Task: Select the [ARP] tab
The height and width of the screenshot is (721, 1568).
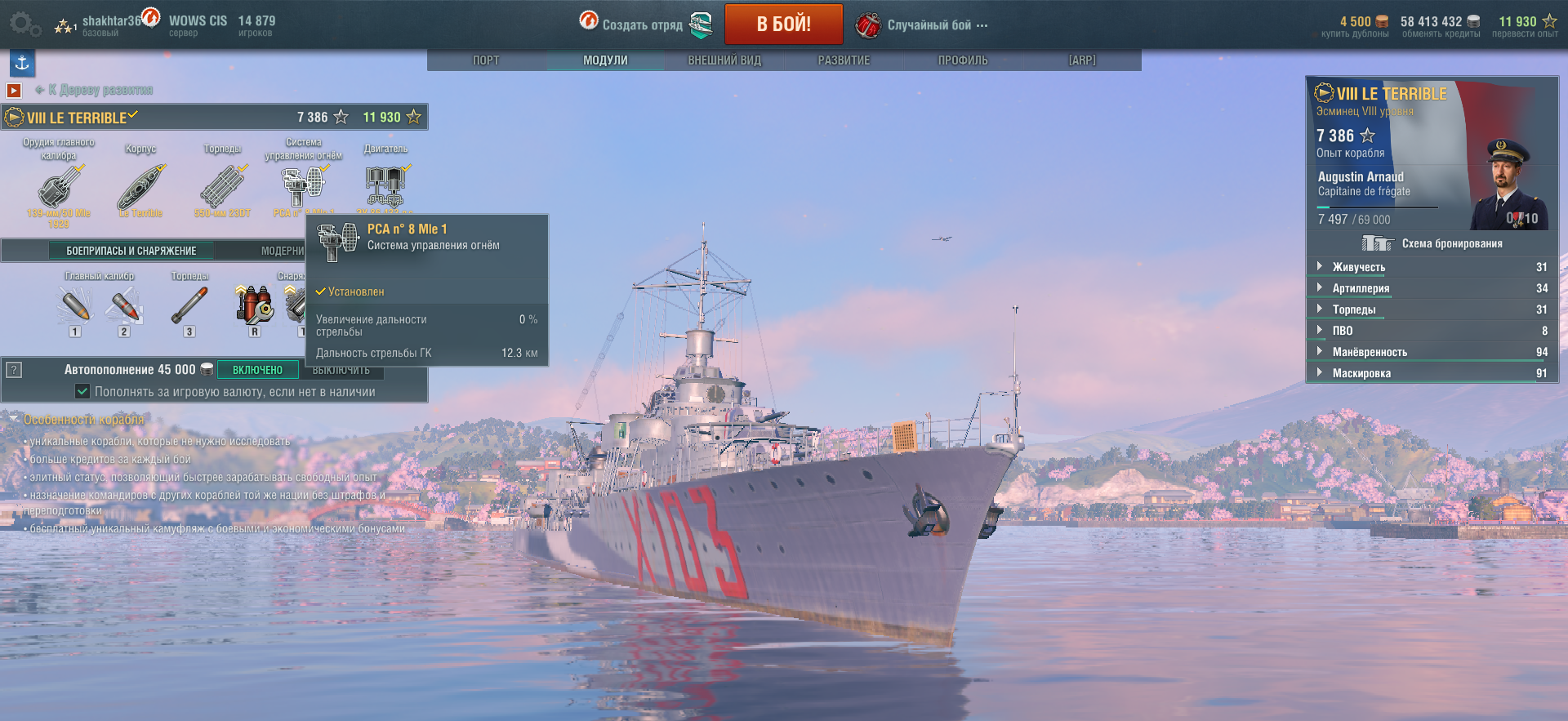Action: [x=1082, y=60]
